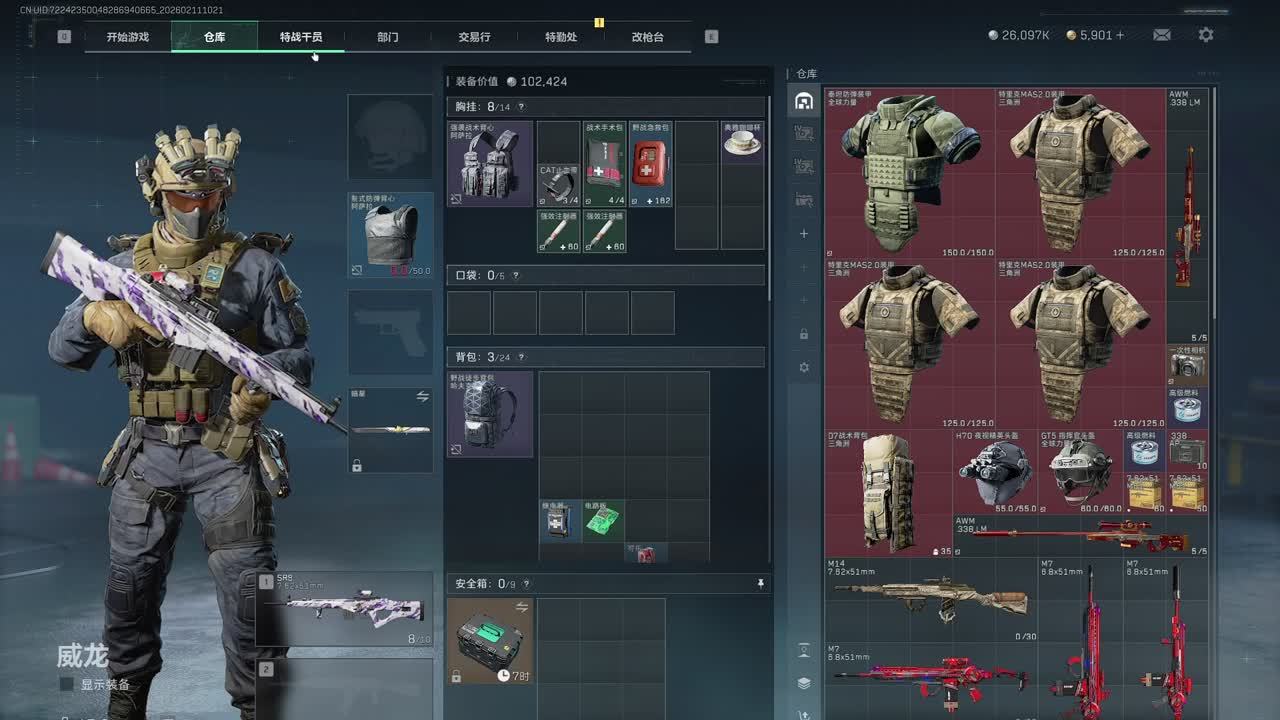Select the porcelain teacup item
This screenshot has height=720, width=1280.
tap(742, 143)
